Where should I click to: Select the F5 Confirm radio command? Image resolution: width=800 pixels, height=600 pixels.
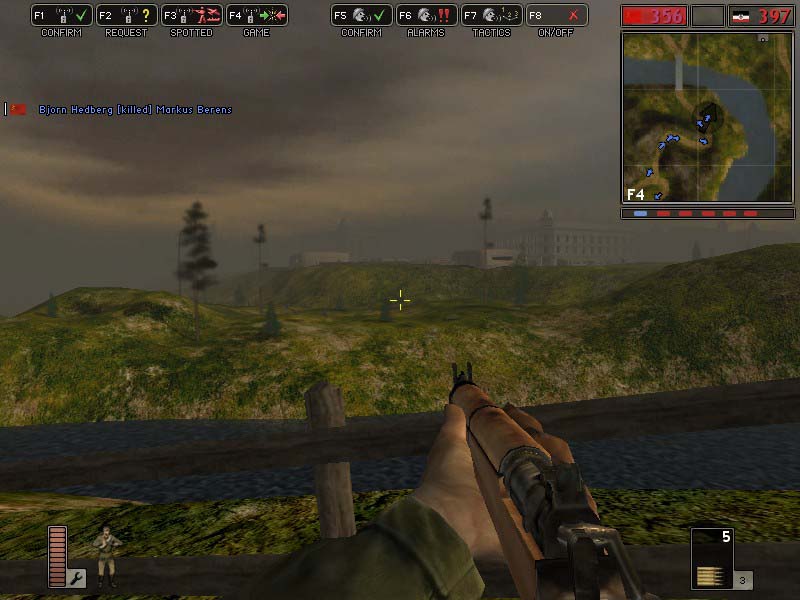(361, 16)
